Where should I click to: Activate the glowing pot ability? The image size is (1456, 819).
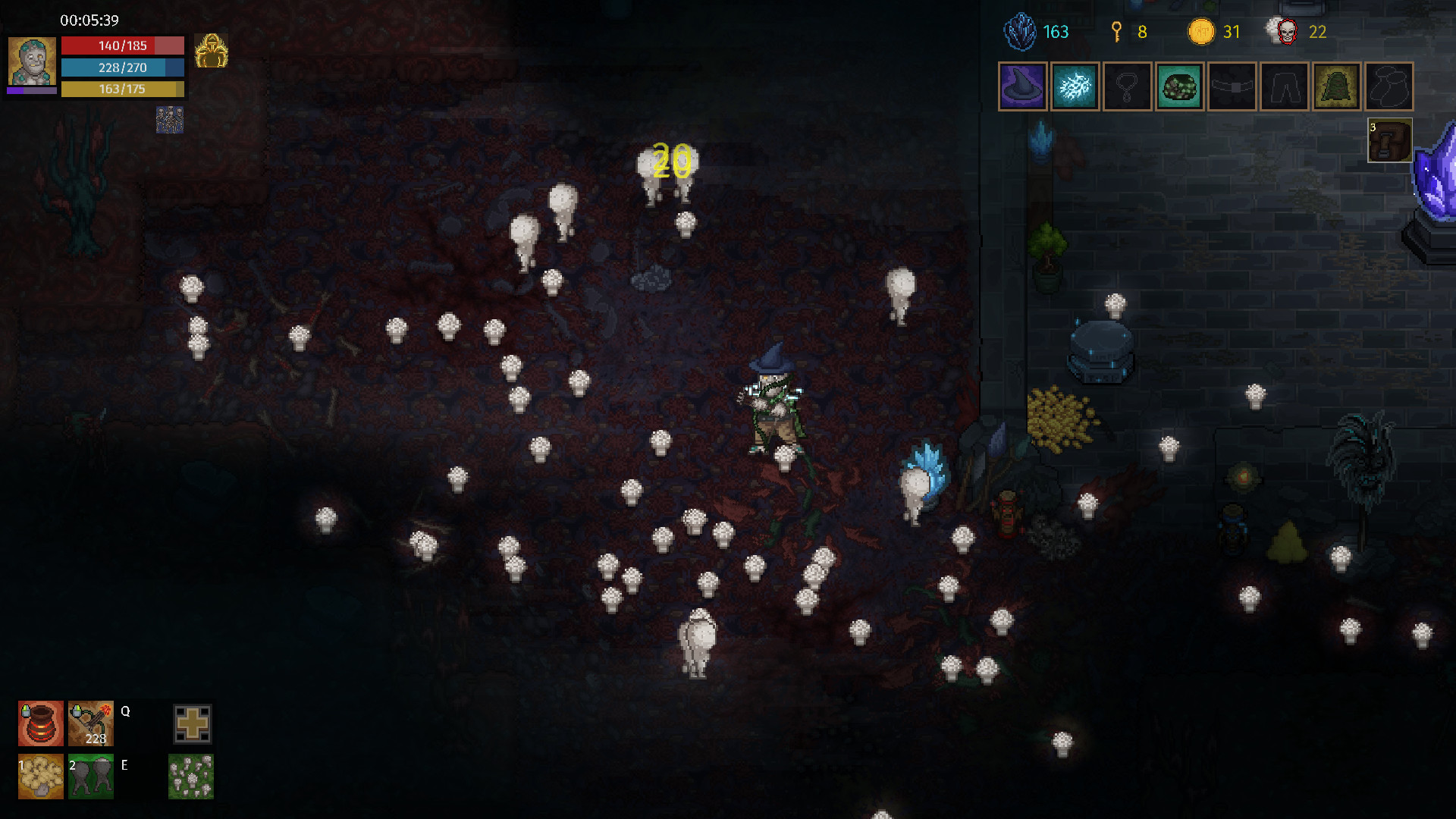(x=40, y=724)
